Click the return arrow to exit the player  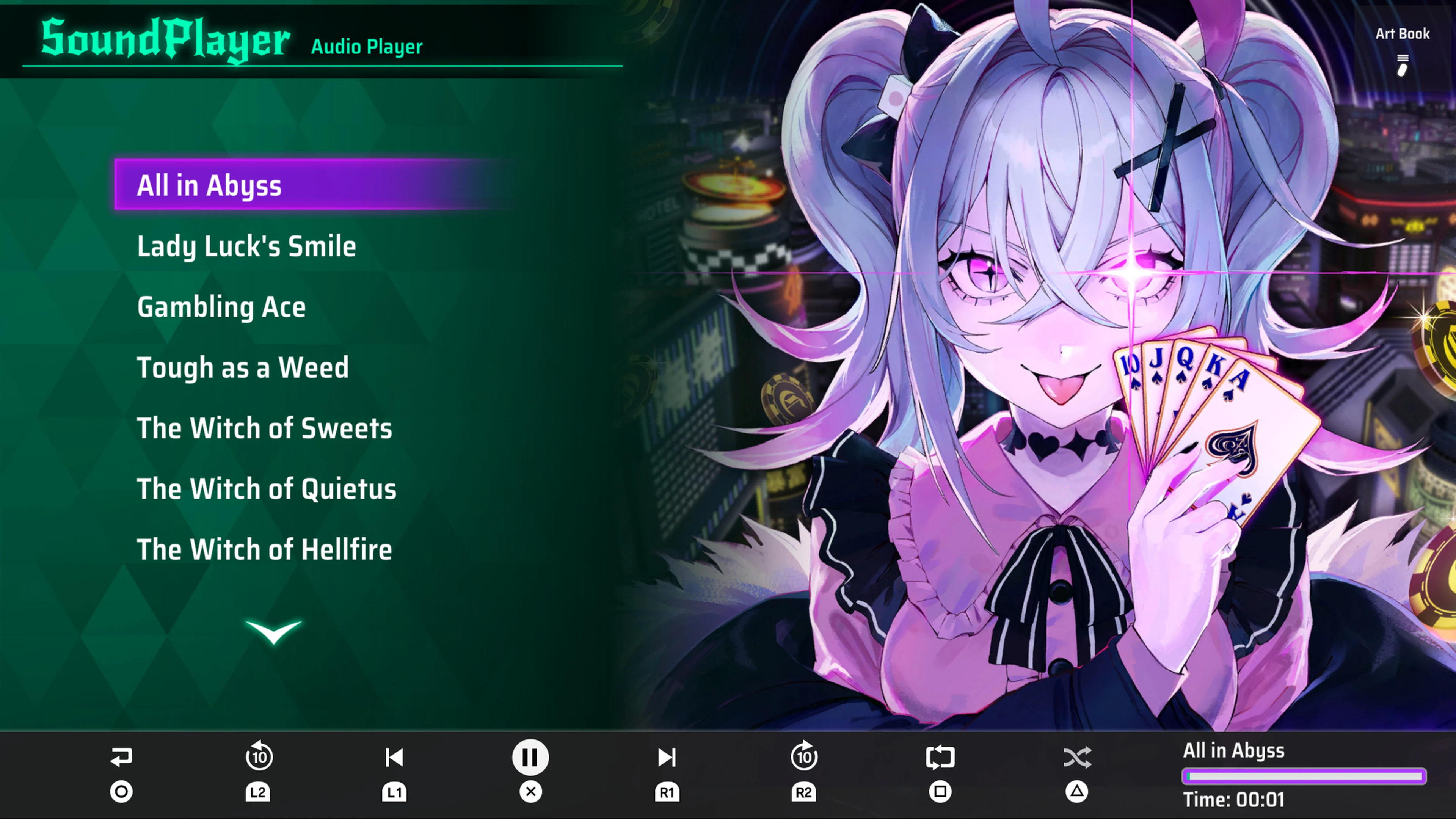tap(121, 758)
